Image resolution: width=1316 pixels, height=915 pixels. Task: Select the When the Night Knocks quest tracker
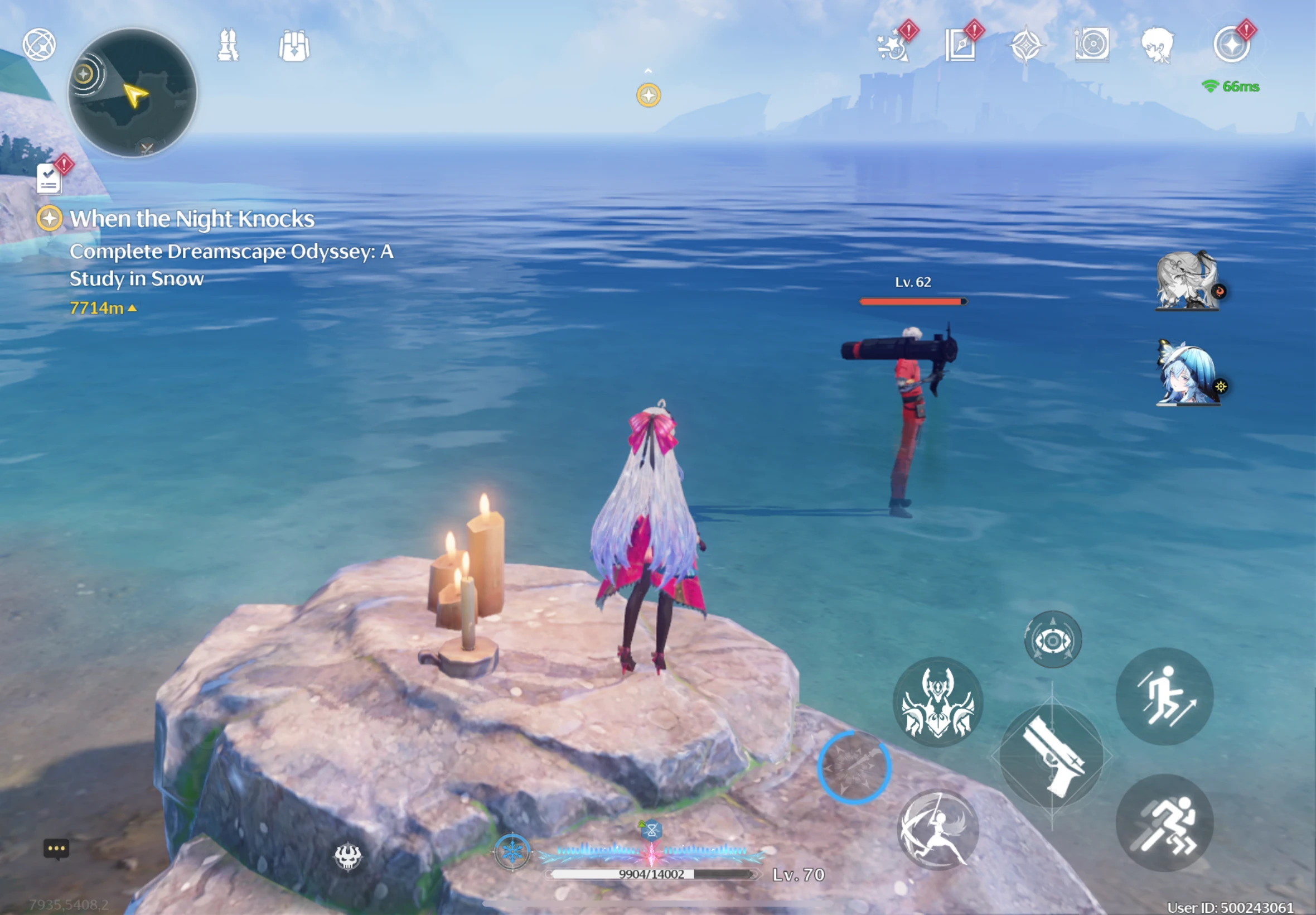coord(191,219)
